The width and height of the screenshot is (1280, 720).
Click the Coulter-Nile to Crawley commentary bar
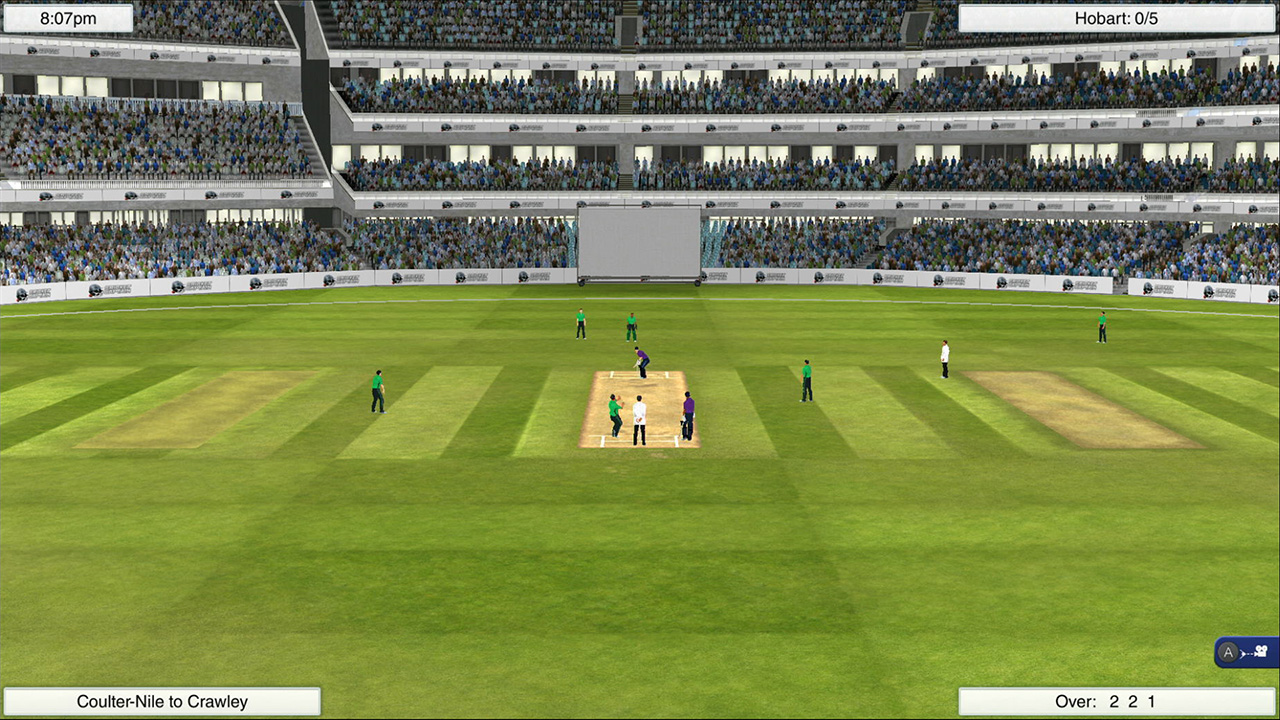coord(162,701)
